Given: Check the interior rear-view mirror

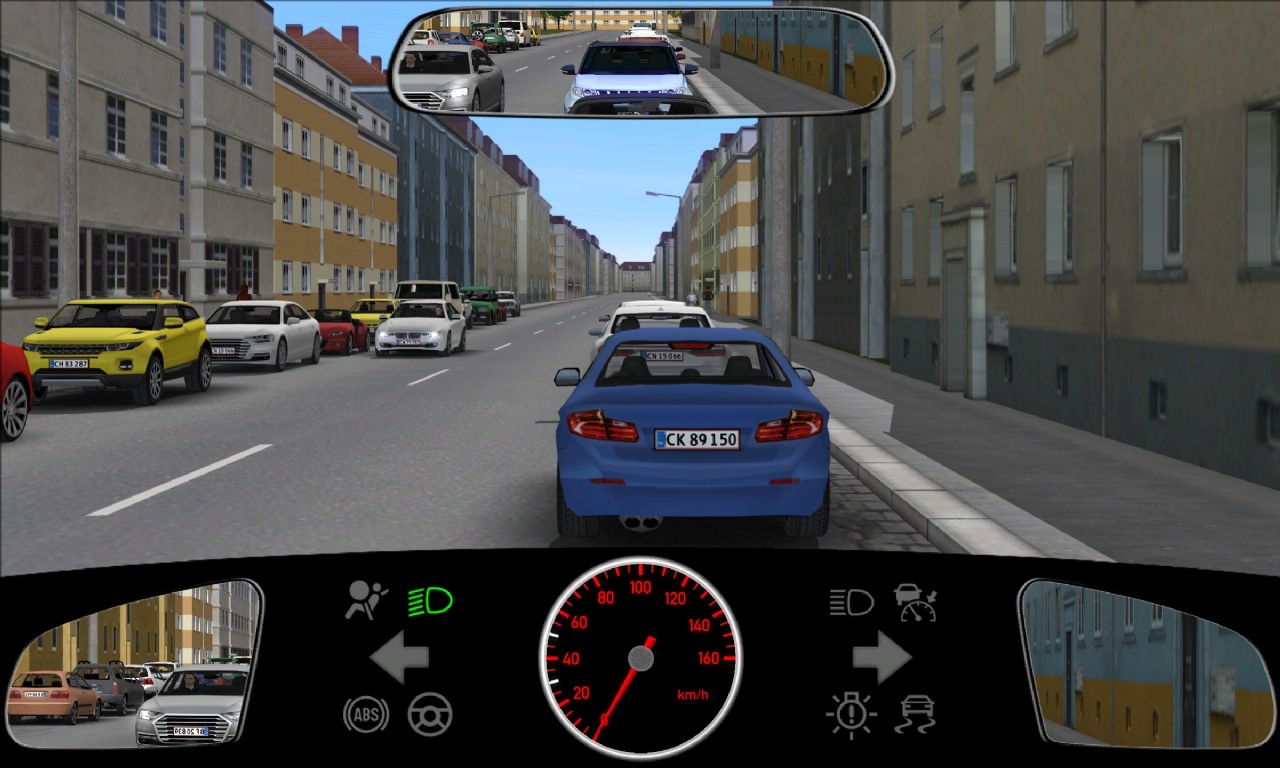Looking at the screenshot, I should pos(640,60).
